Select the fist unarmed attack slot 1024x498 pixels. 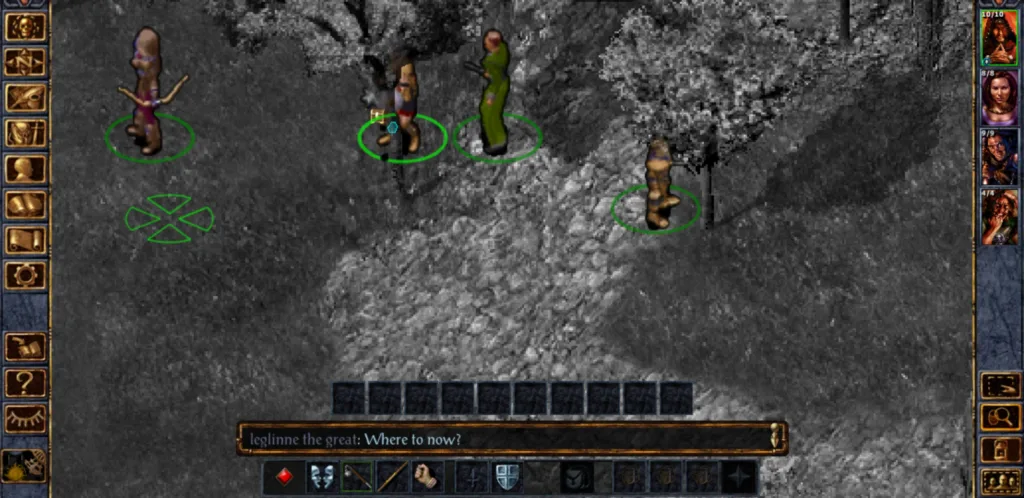coord(428,476)
